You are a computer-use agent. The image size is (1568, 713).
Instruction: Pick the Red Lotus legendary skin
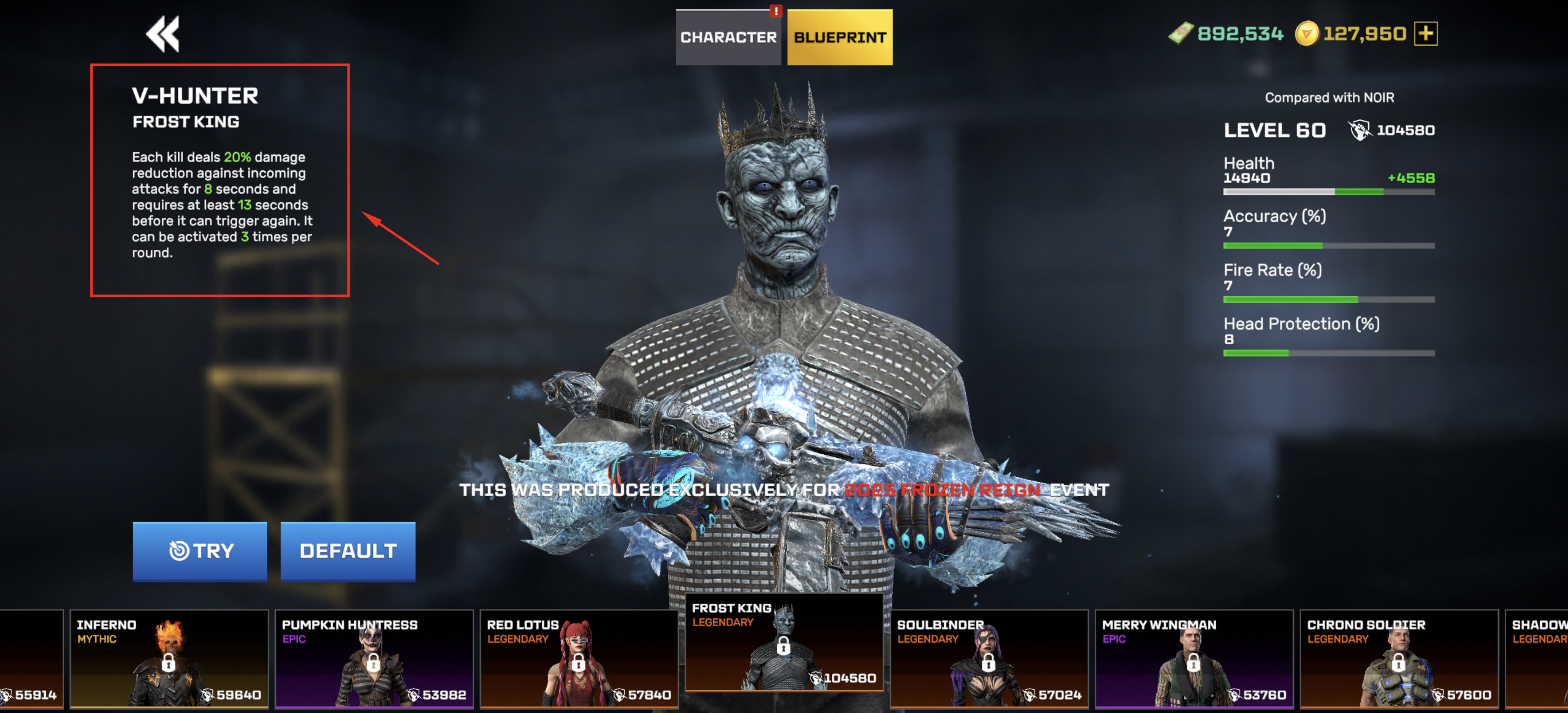579,659
